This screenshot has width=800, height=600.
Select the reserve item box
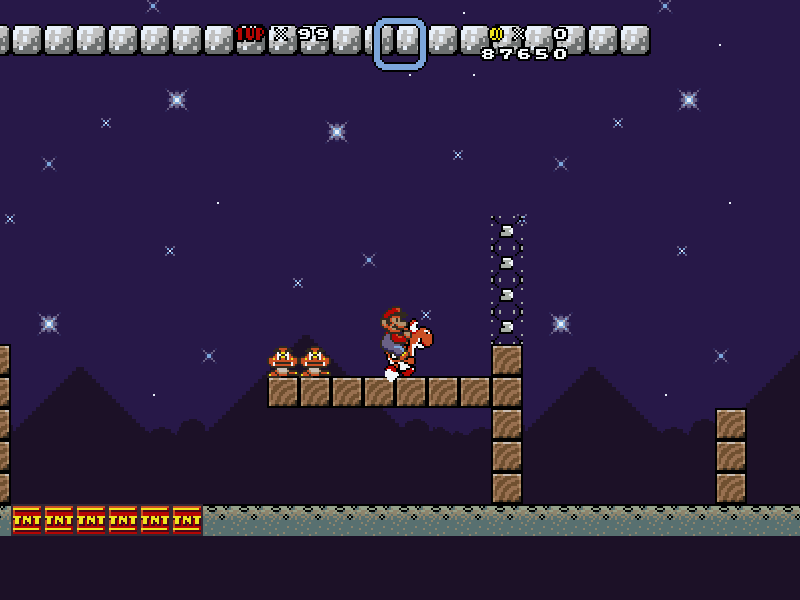pos(400,44)
